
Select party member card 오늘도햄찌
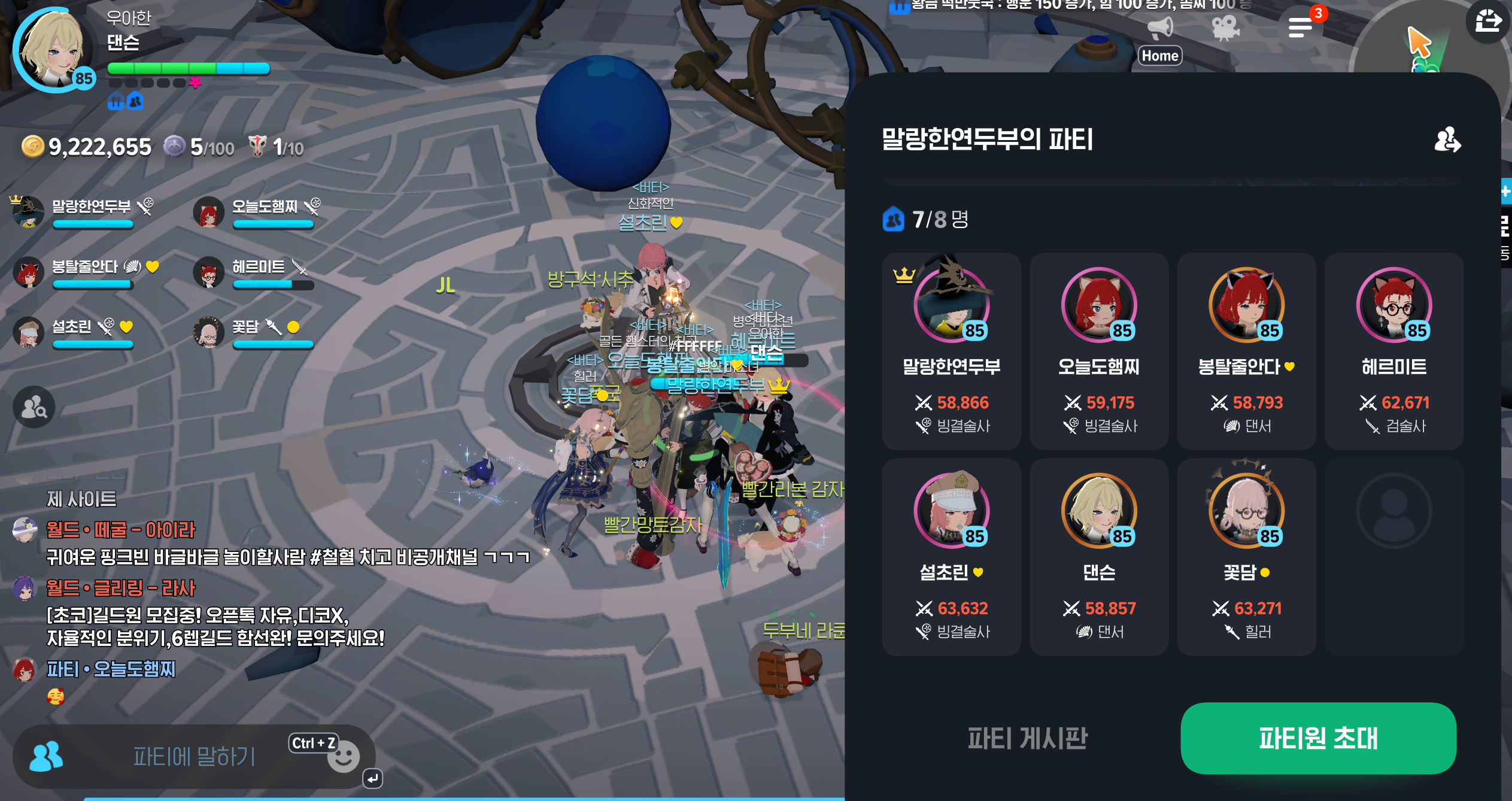click(1098, 351)
